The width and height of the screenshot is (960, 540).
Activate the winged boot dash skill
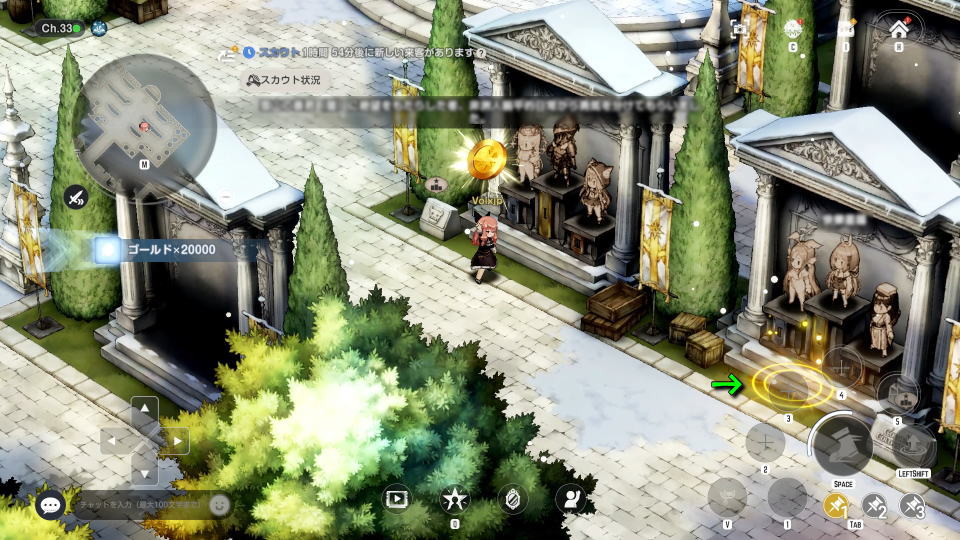click(x=842, y=446)
